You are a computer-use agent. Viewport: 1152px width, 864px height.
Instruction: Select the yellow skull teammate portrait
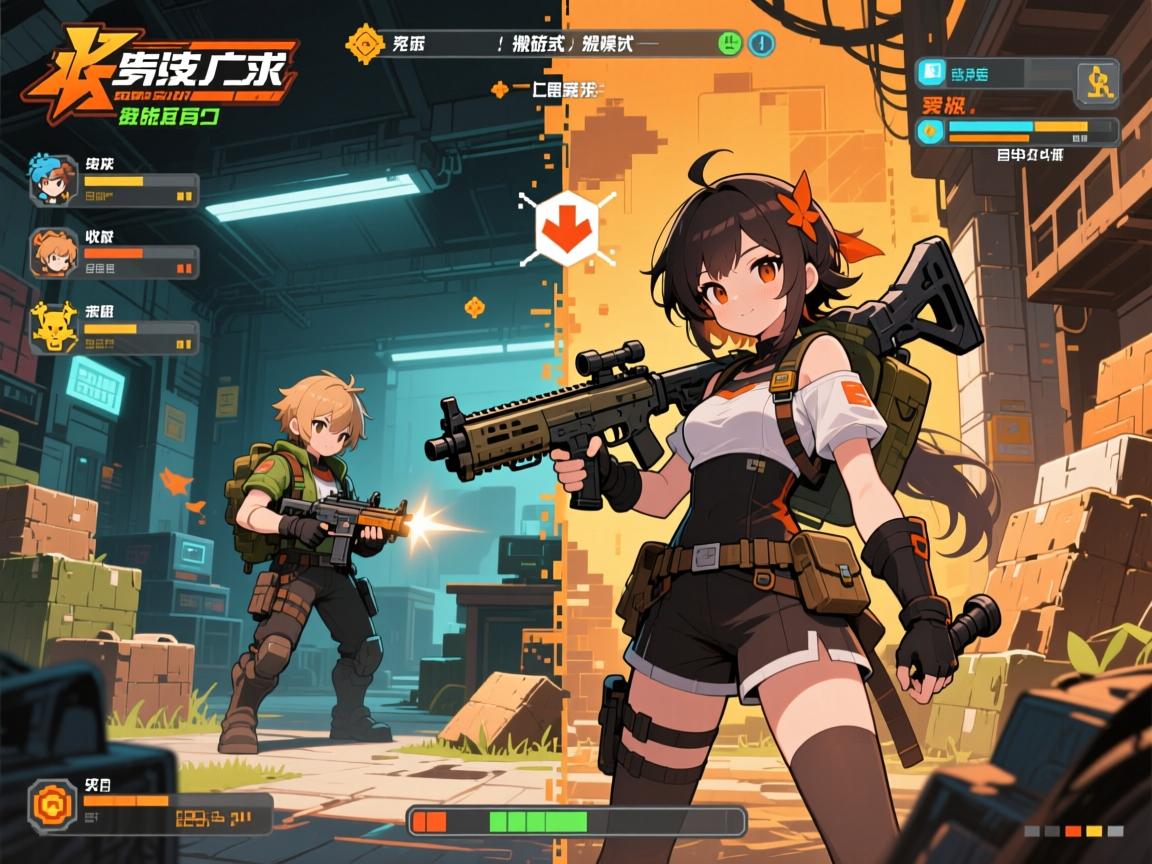54,326
